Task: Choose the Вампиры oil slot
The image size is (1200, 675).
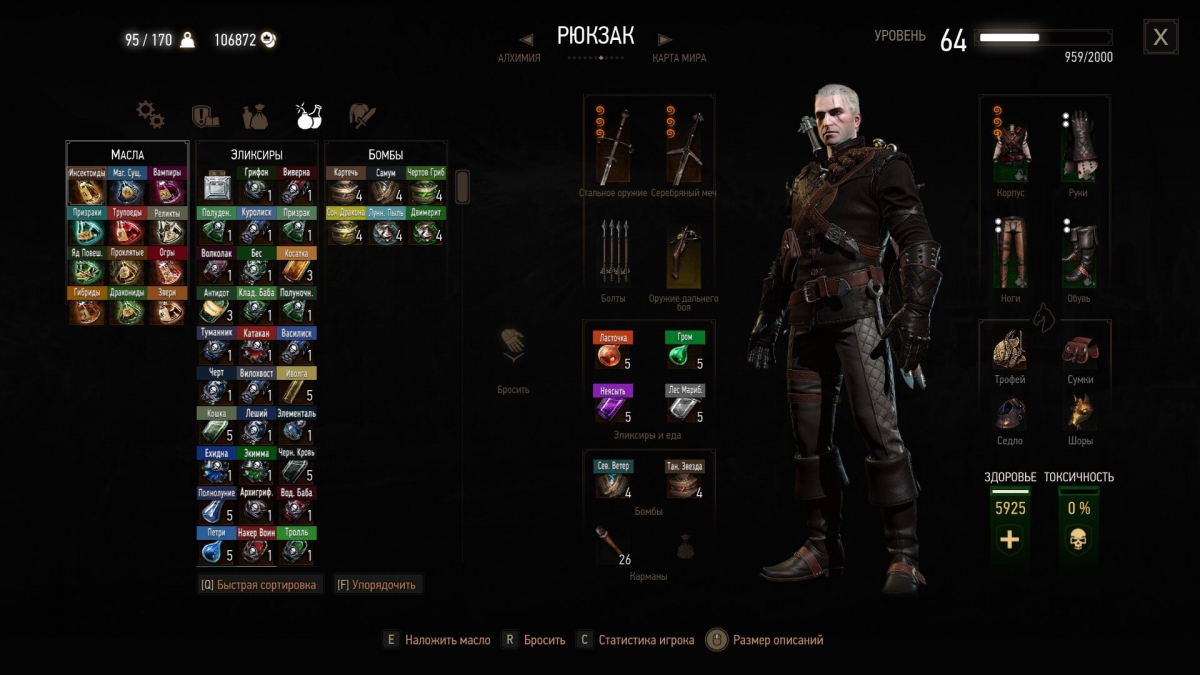Action: [167, 186]
